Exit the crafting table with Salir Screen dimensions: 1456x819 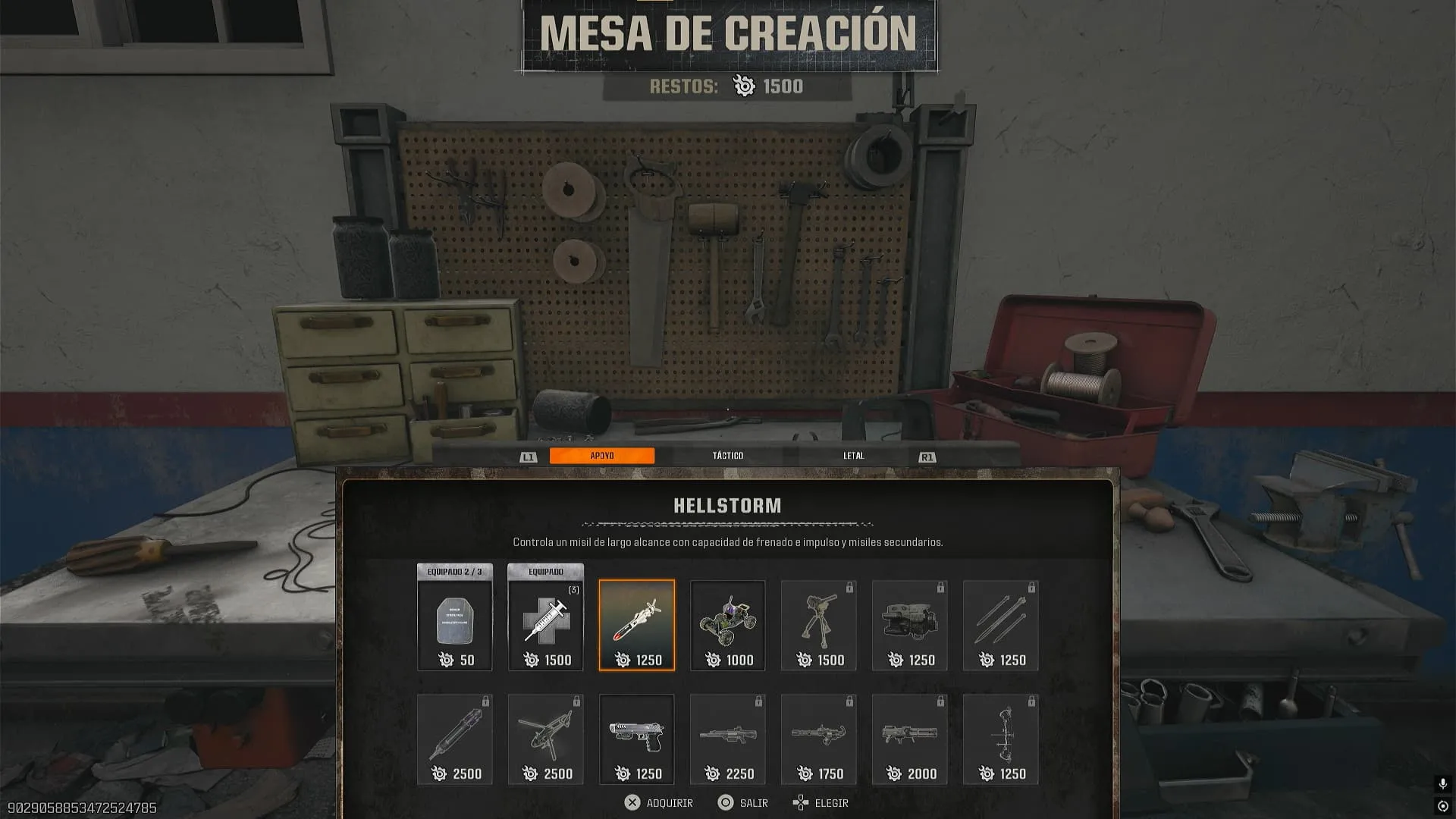[x=743, y=803]
